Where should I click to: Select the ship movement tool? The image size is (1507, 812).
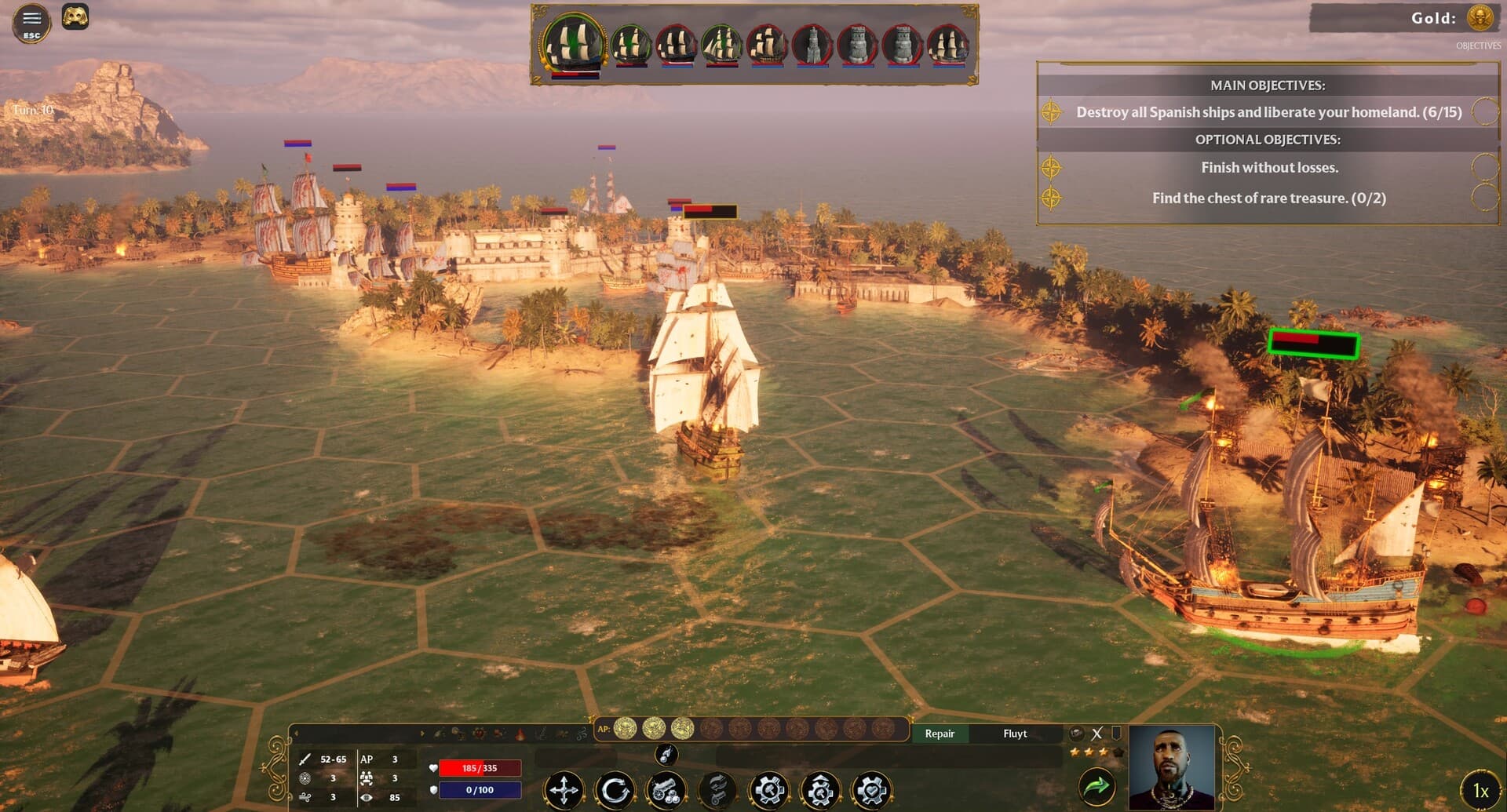tap(565, 790)
